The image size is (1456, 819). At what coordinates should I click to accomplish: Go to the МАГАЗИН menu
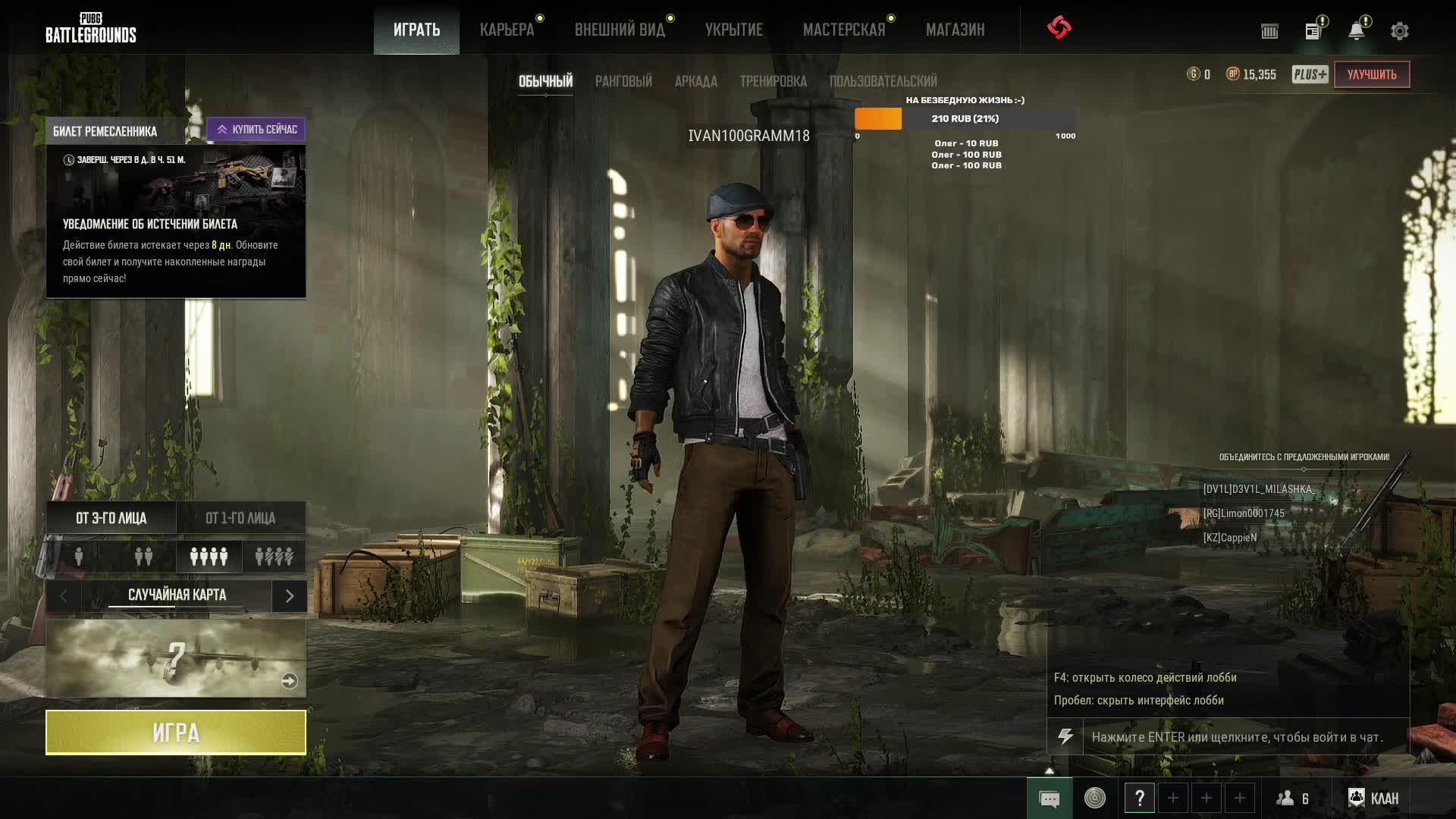click(x=955, y=30)
